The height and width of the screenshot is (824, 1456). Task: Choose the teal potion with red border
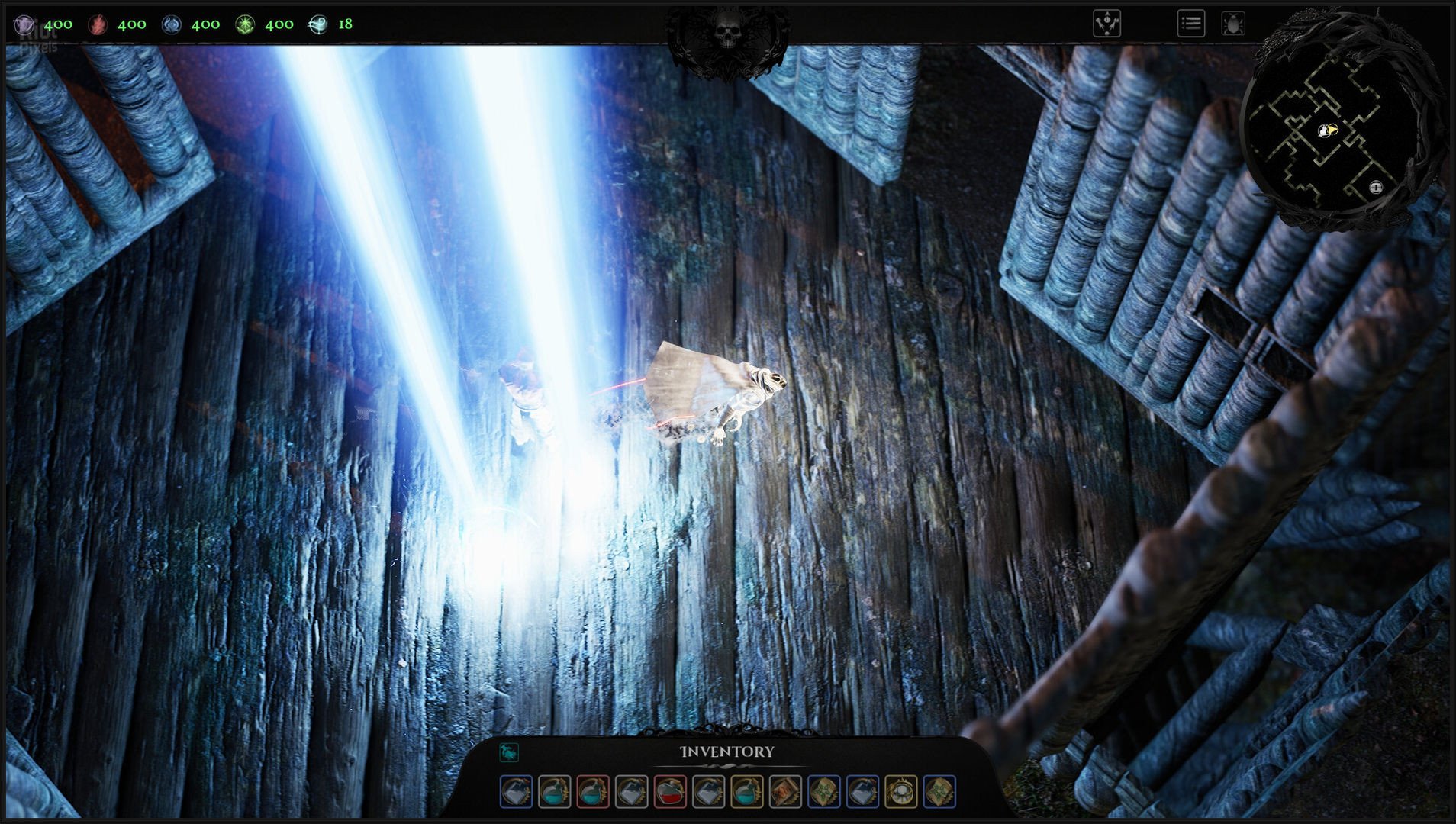coord(593,792)
